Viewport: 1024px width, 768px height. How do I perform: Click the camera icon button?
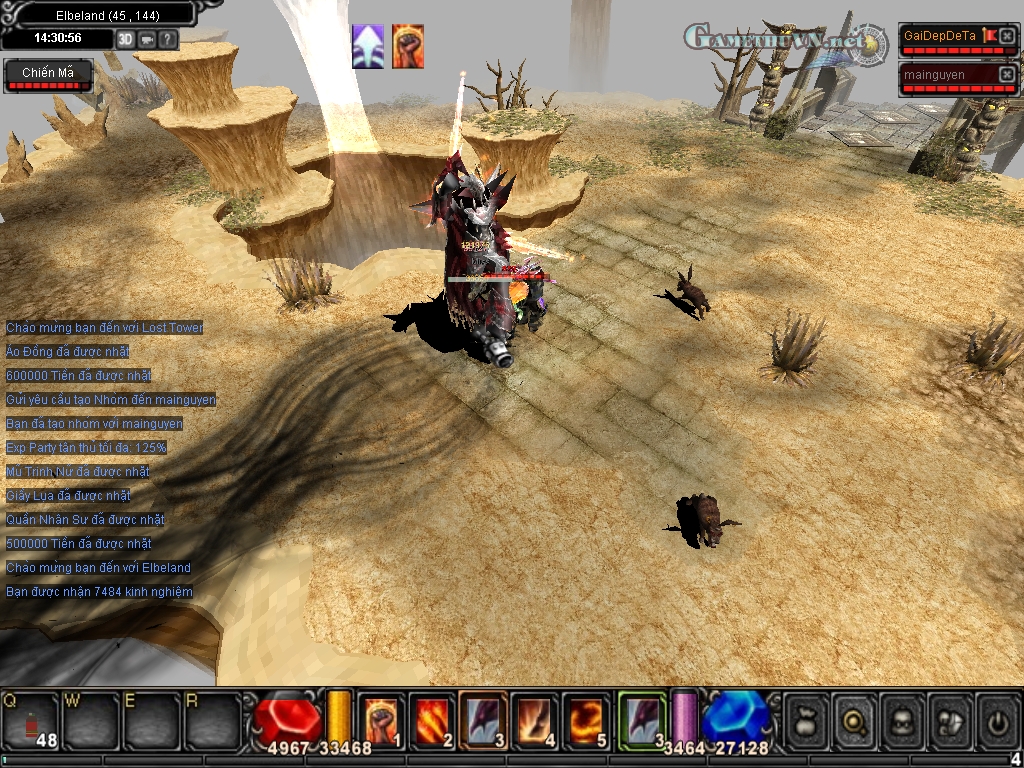pyautogui.click(x=147, y=39)
